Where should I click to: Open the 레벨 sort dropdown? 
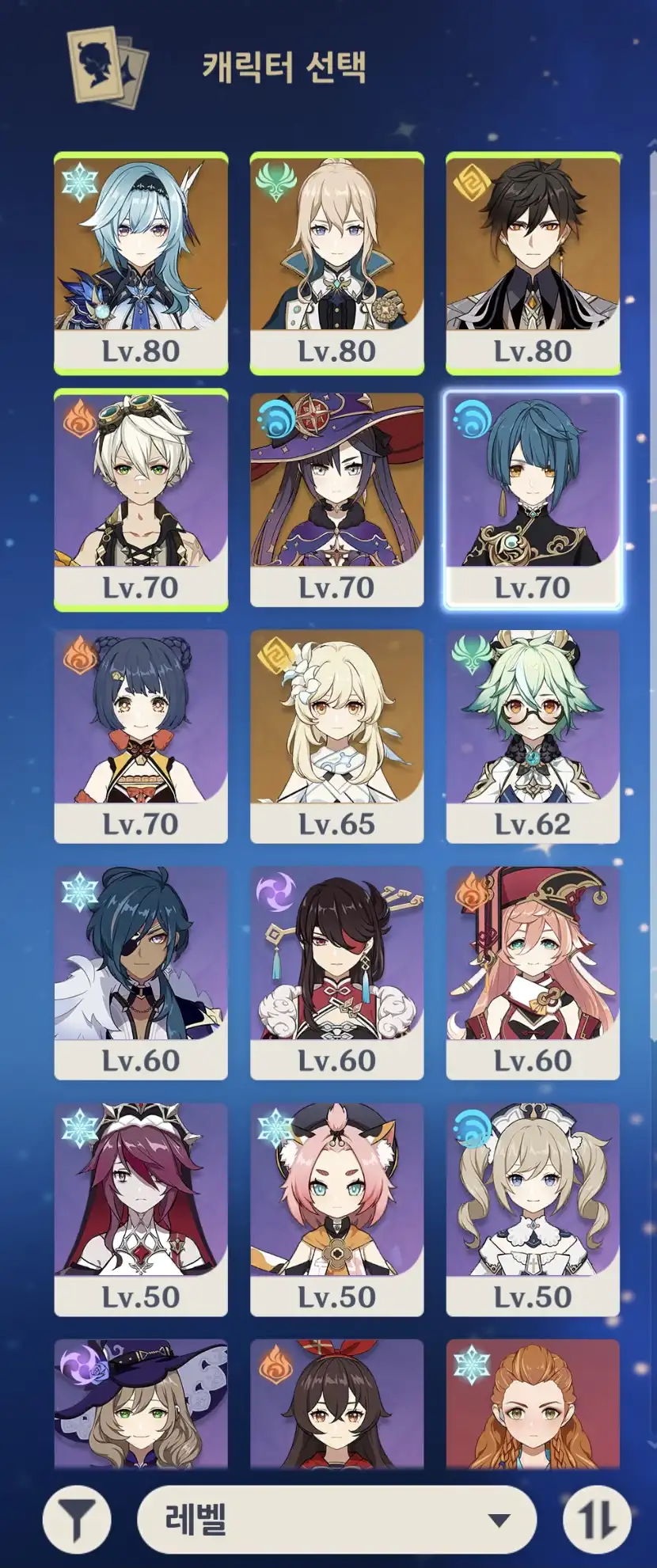[x=337, y=1519]
